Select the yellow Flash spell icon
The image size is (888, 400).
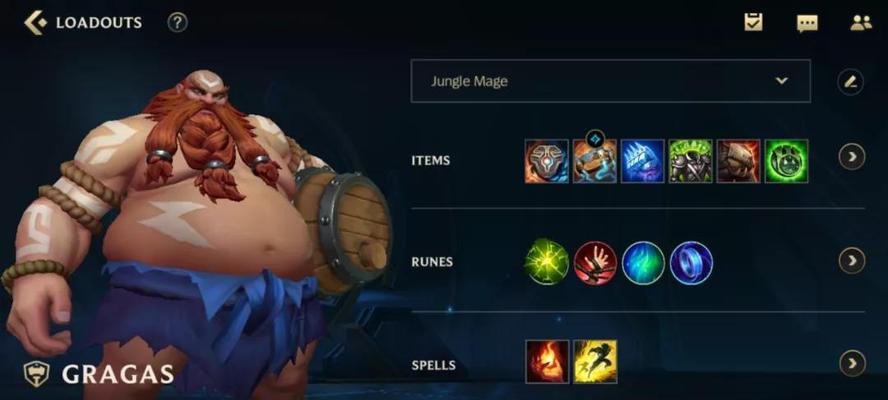click(595, 362)
